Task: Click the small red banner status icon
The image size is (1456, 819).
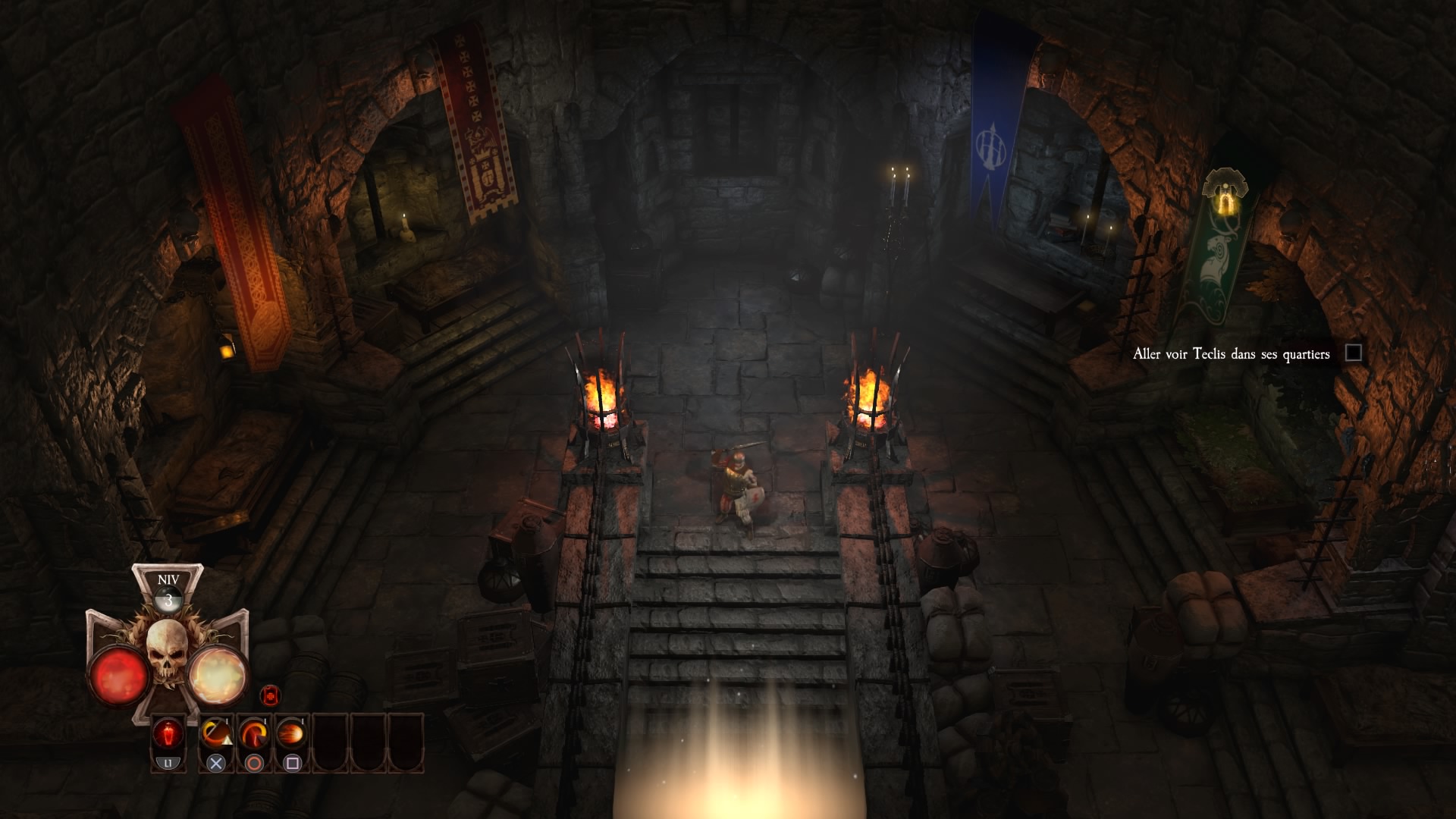Action: coord(271,695)
